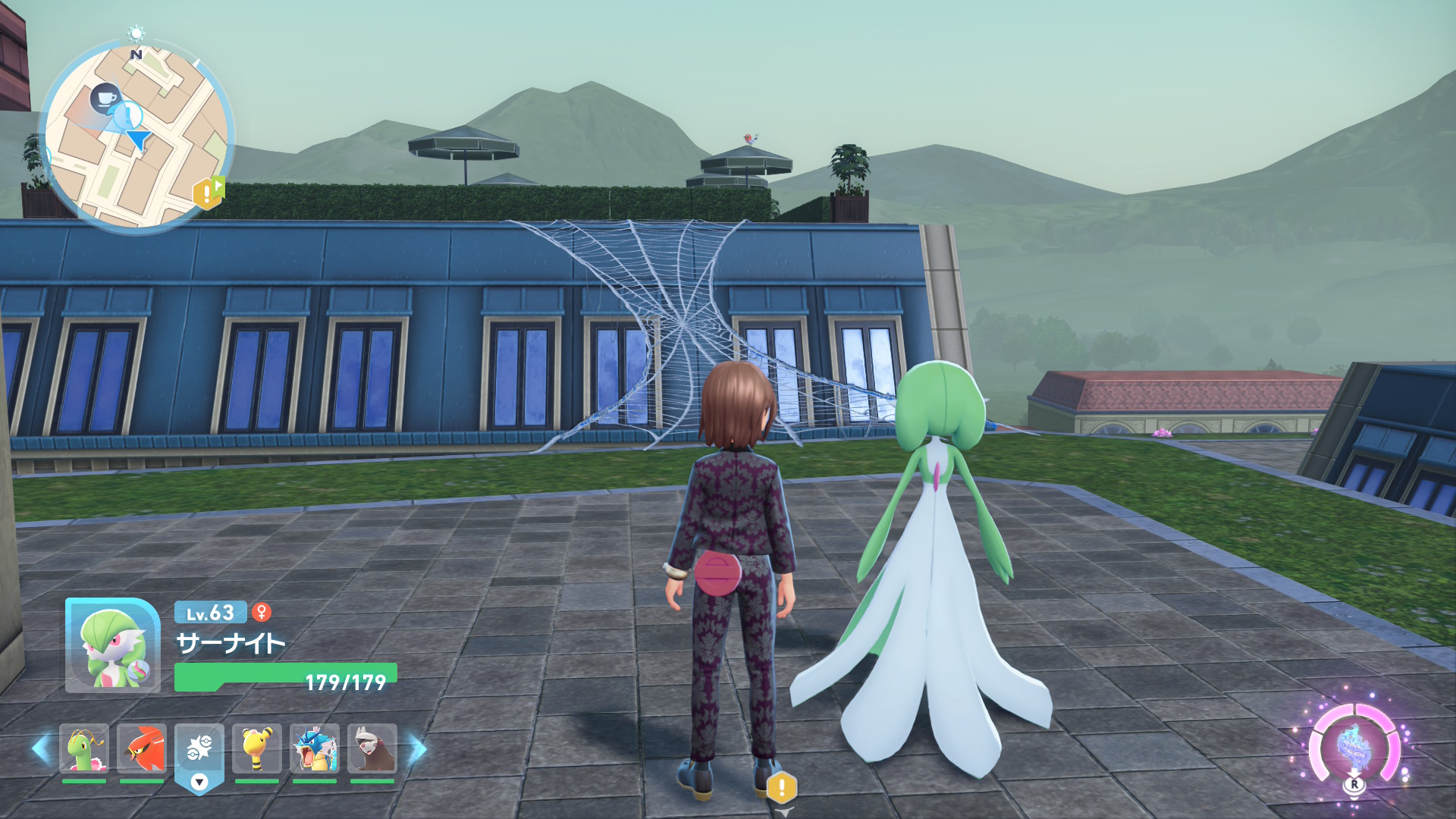Select Excadrill in the party bar

point(372,748)
